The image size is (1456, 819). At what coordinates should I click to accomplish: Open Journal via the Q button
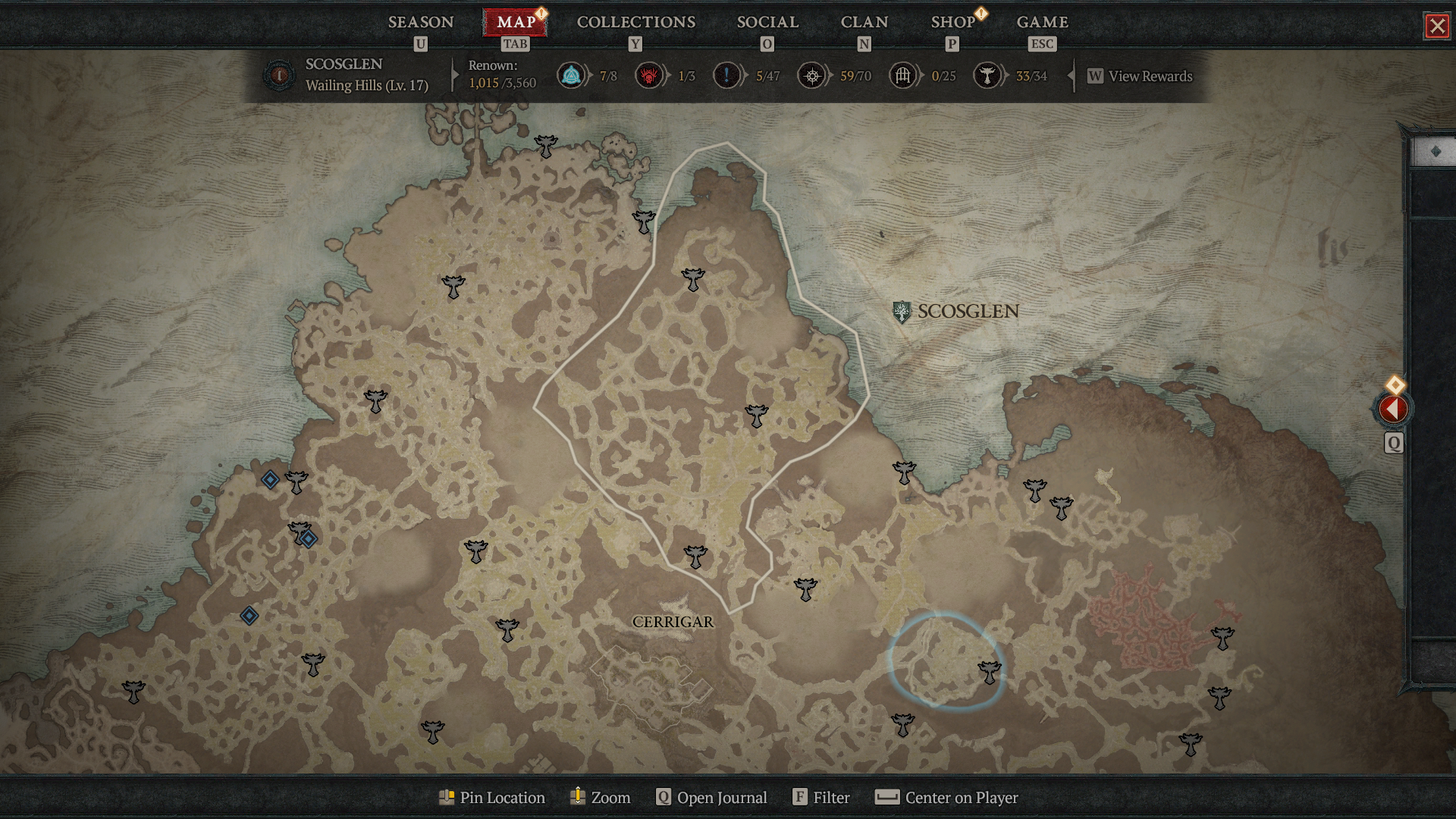pyautogui.click(x=663, y=797)
